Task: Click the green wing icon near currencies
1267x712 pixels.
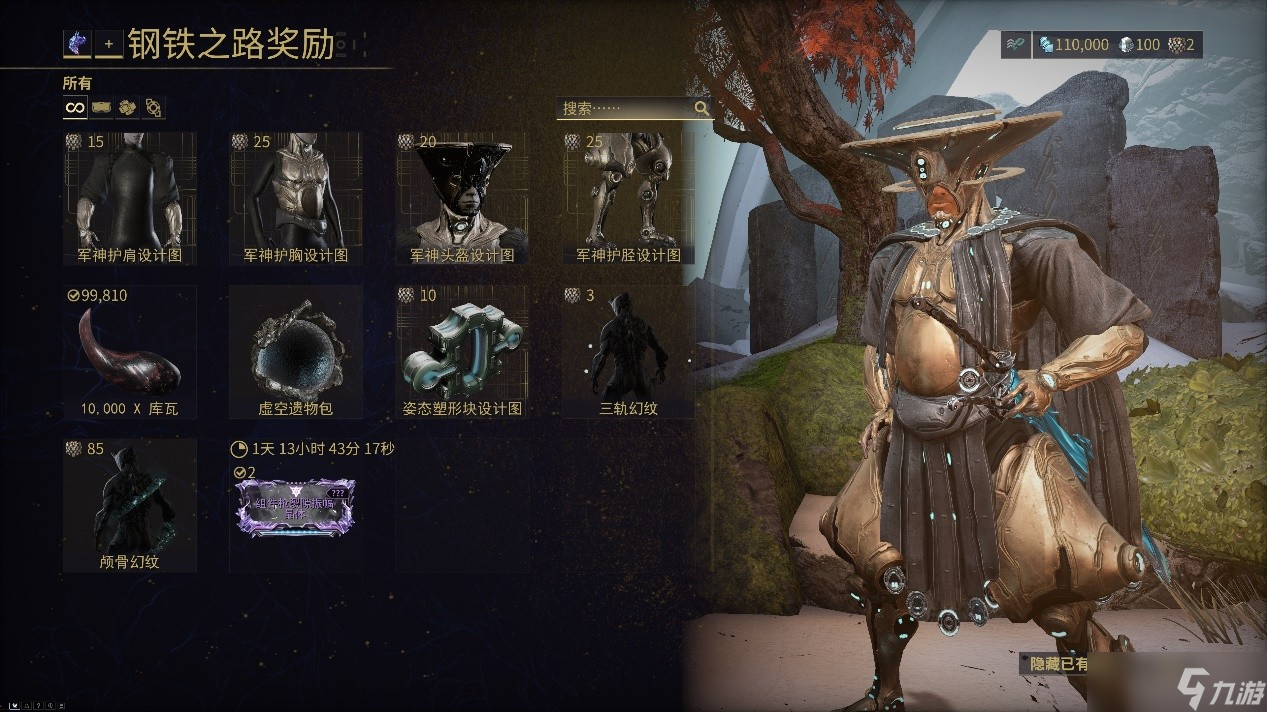Action: click(x=1015, y=45)
